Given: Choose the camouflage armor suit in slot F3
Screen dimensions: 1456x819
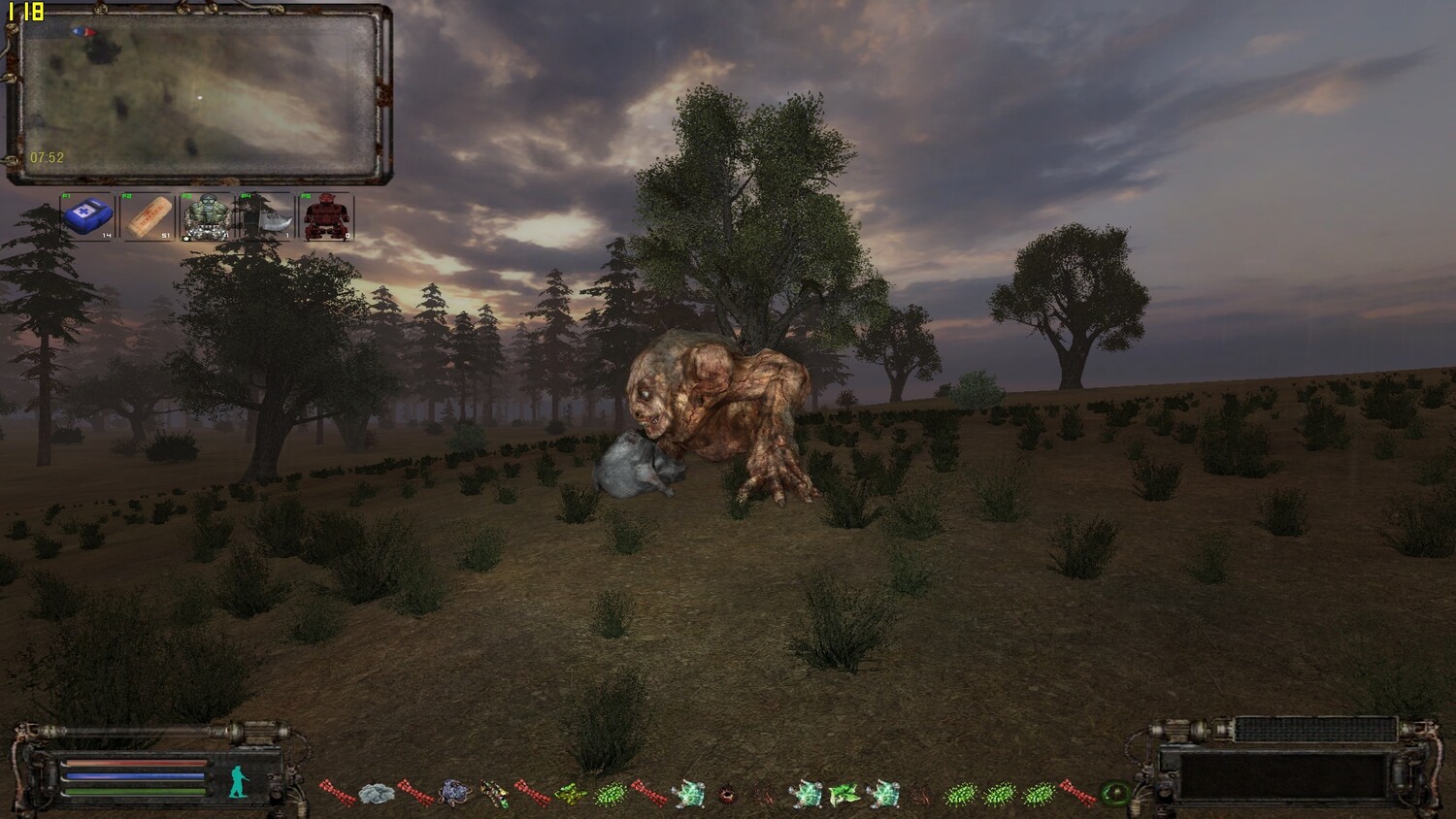Looking at the screenshot, I should 206,216.
